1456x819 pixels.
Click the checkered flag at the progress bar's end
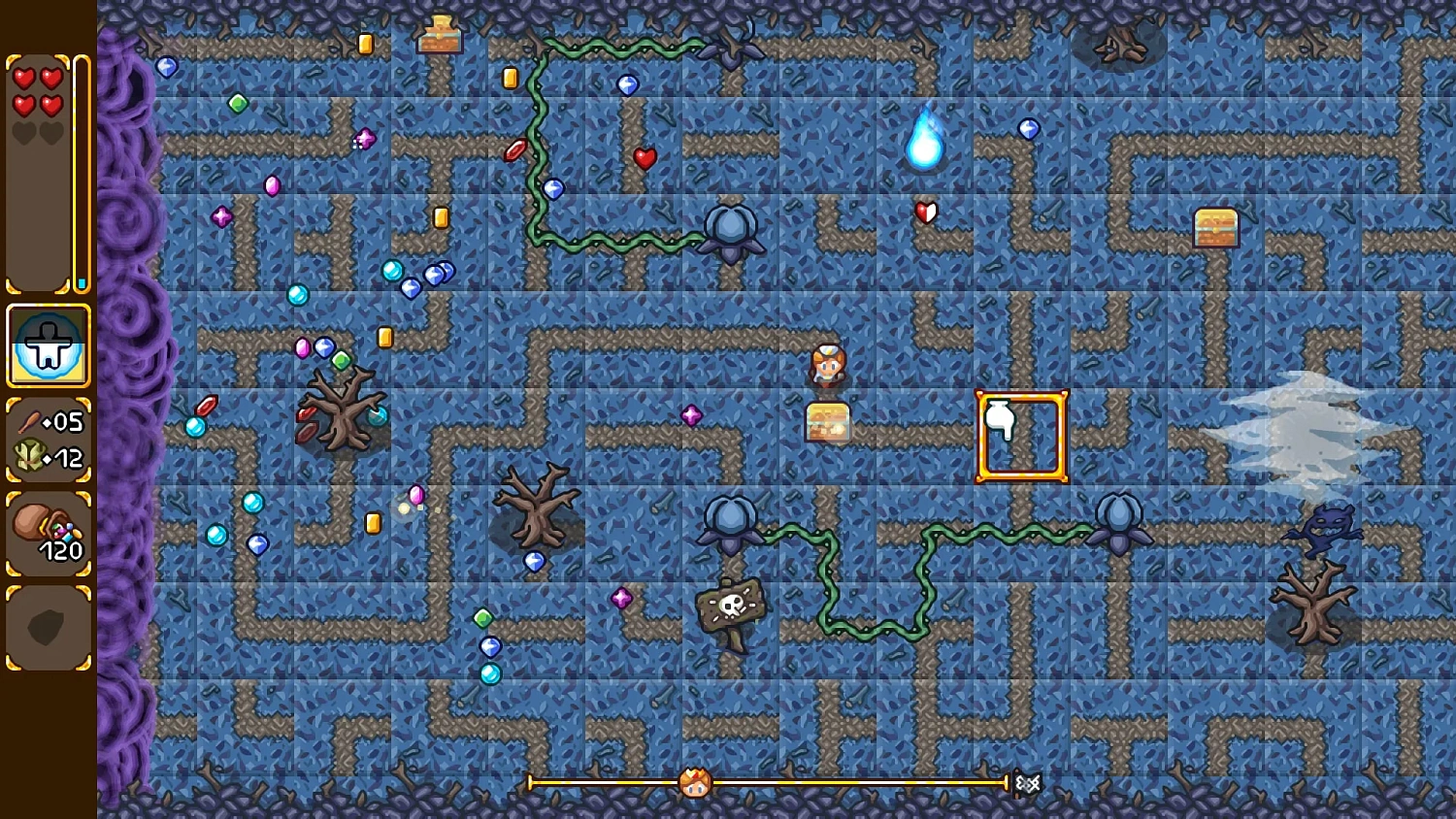pyautogui.click(x=1027, y=781)
